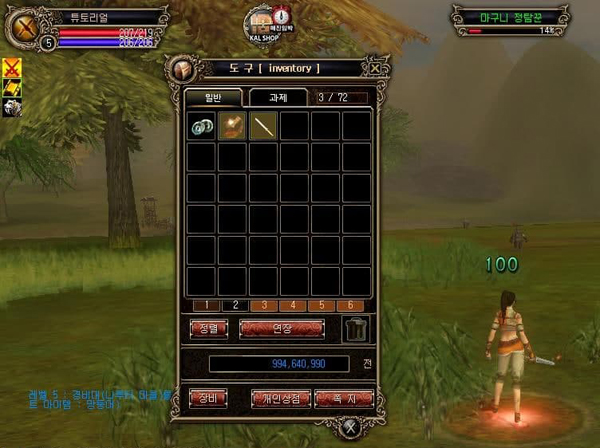Close the inventory window with the X
Image resolution: width=600 pixels, height=448 pixels.
374,69
